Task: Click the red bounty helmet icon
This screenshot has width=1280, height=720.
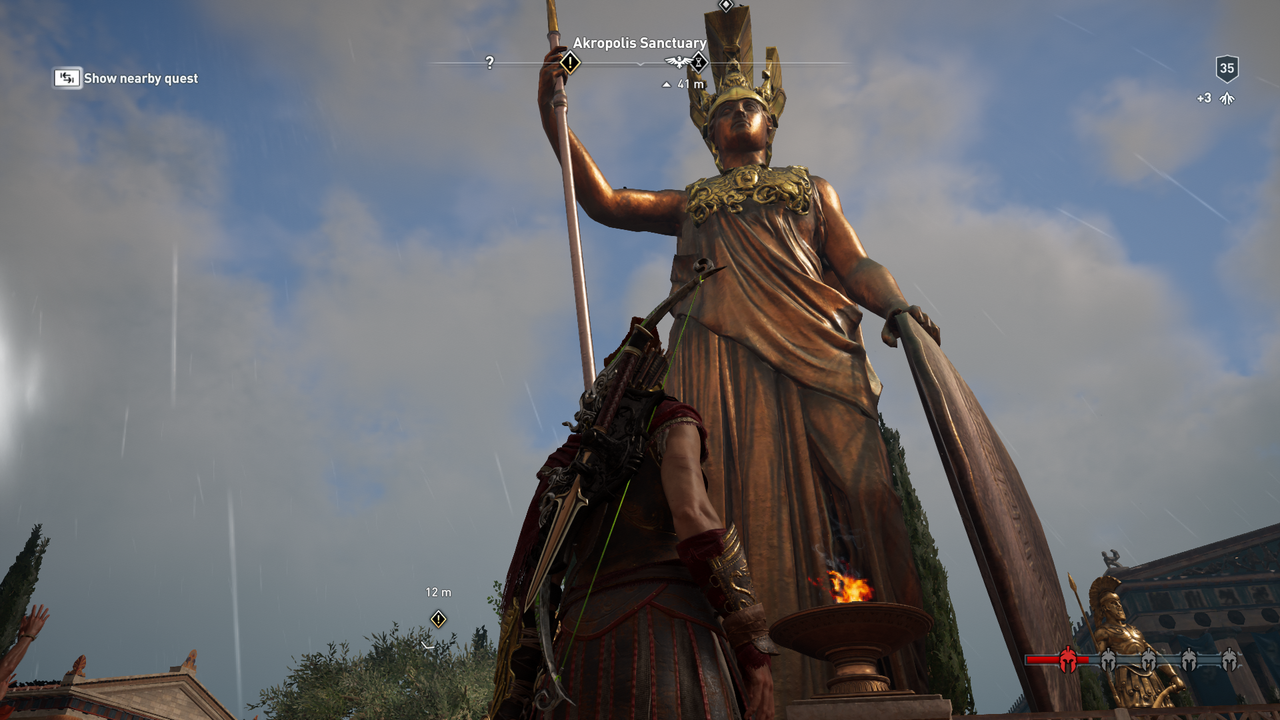Action: [1068, 659]
